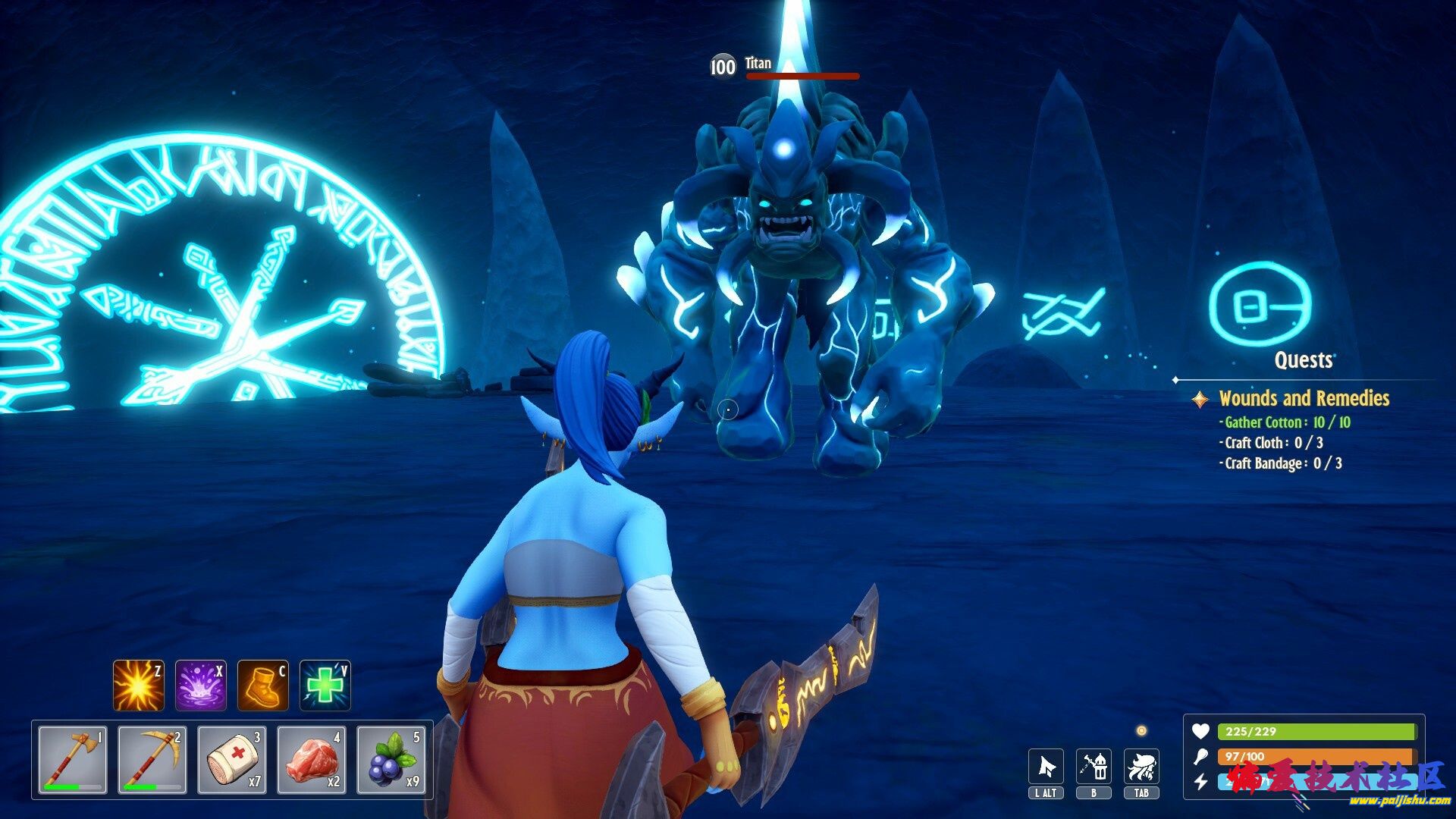Select the pickaxe in hotbar slot 2
The width and height of the screenshot is (1456, 819).
pyautogui.click(x=152, y=760)
